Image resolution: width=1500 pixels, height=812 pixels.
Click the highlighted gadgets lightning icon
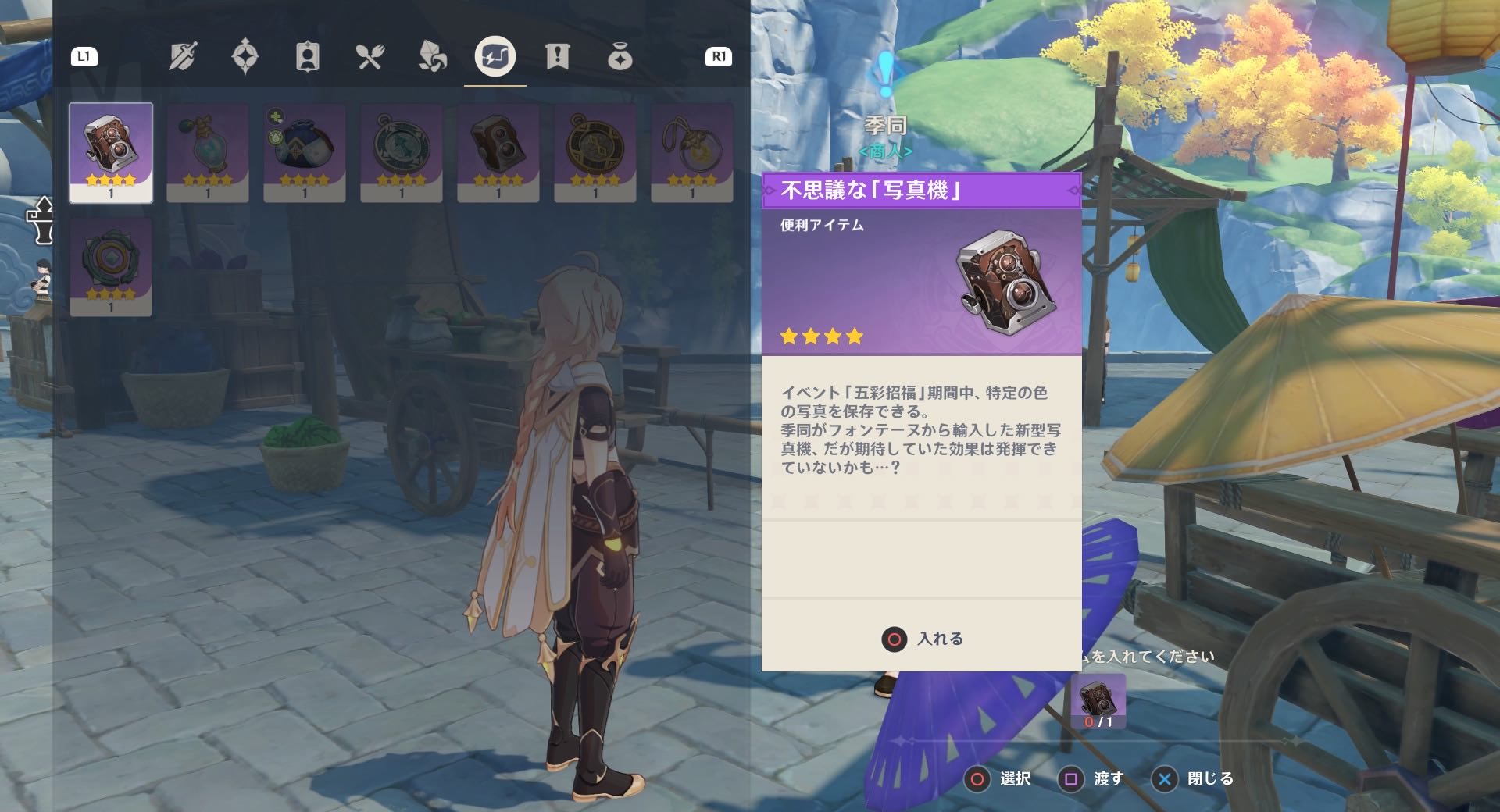pyautogui.click(x=495, y=56)
